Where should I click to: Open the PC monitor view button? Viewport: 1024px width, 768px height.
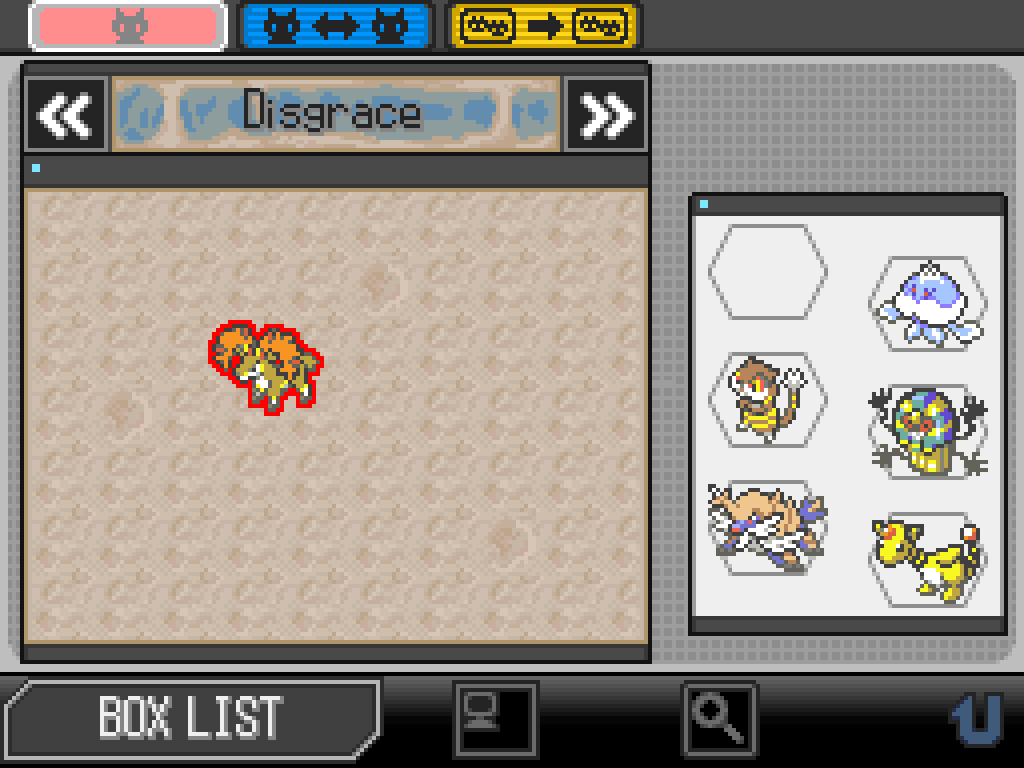coord(495,718)
